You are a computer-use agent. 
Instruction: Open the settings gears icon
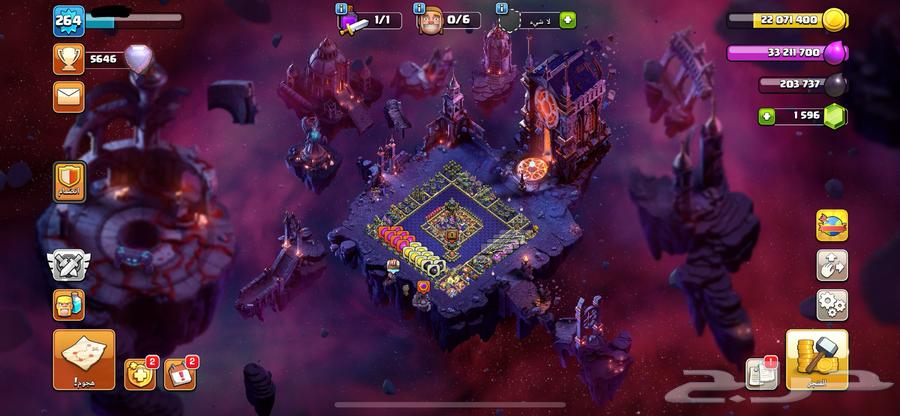coord(832,302)
